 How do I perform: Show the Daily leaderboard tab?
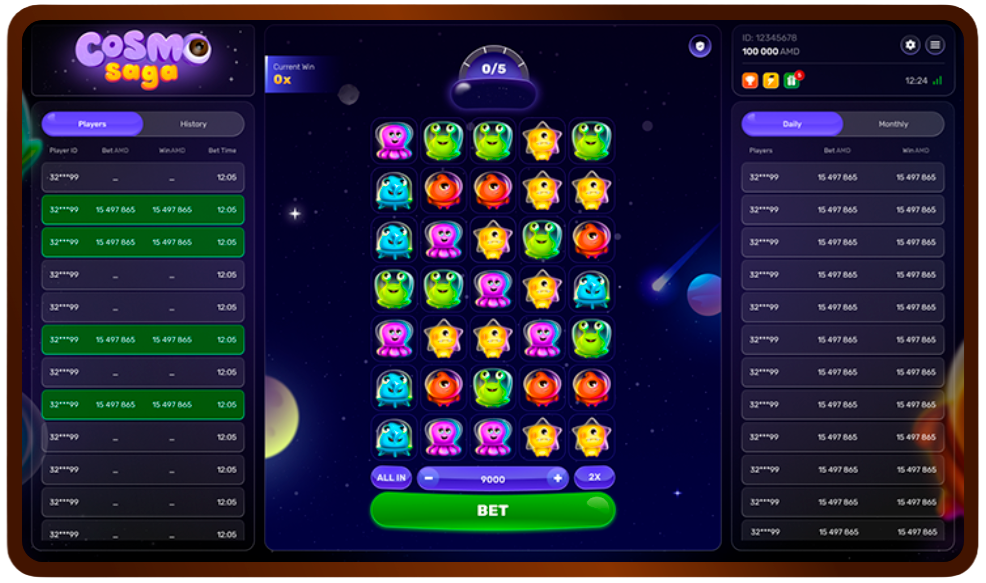coord(792,124)
